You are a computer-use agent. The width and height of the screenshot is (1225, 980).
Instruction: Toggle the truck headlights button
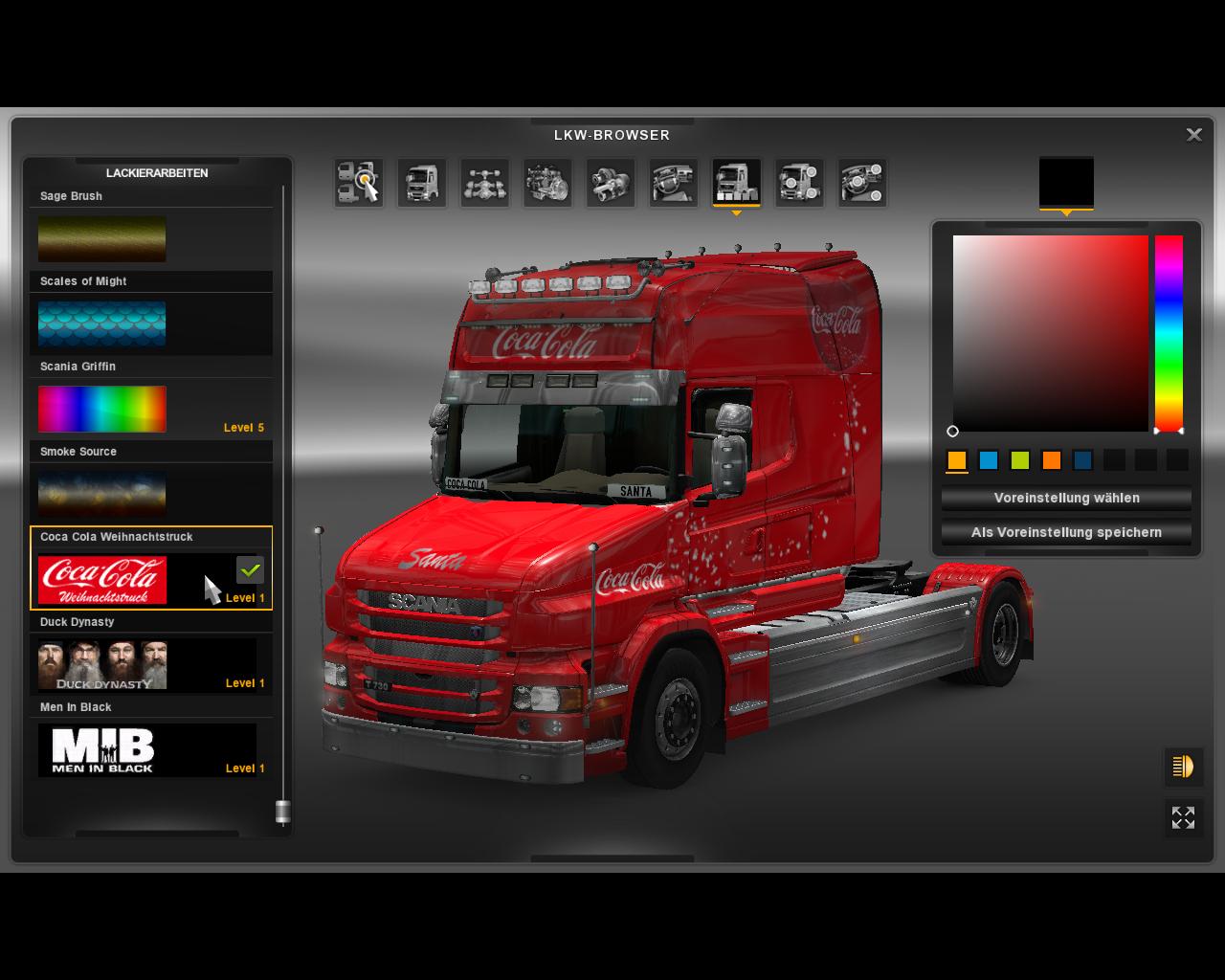click(x=1183, y=767)
